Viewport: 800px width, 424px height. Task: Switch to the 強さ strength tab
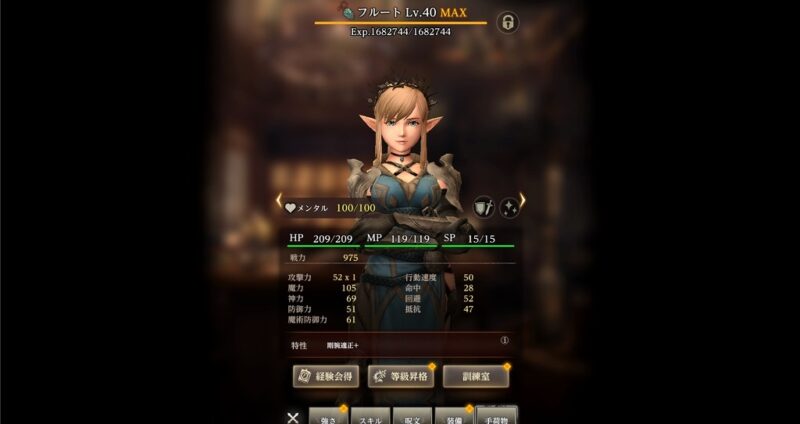328,416
